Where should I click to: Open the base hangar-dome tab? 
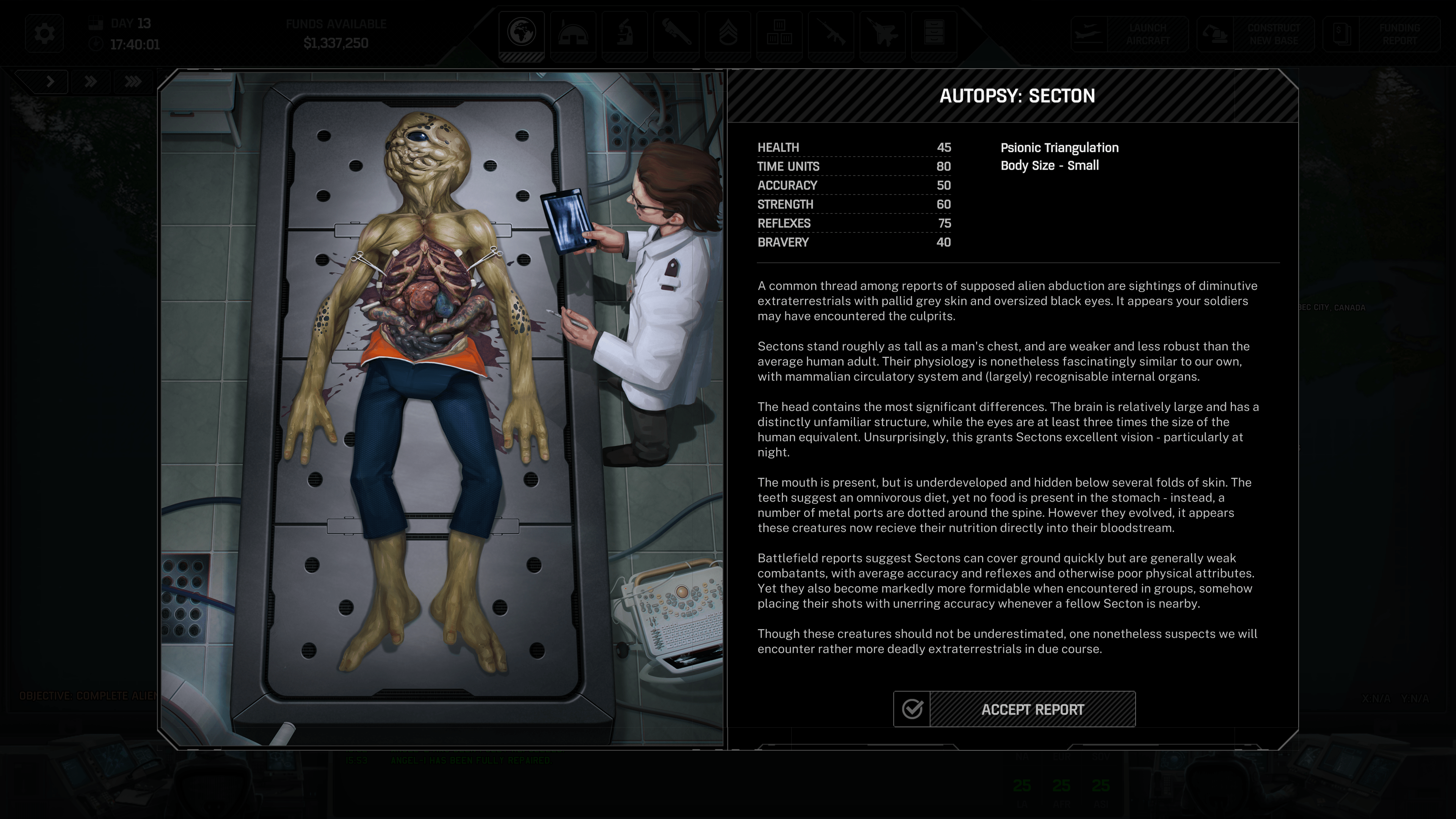573,33
